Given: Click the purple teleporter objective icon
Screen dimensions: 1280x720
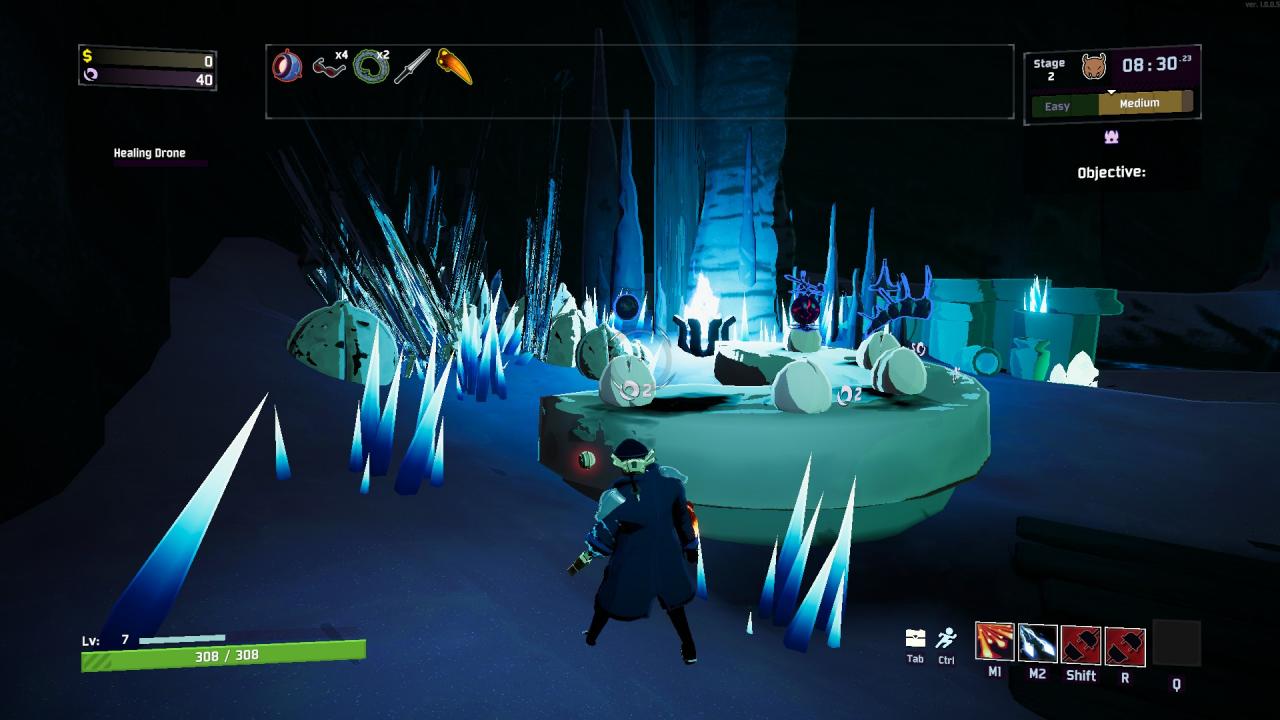Looking at the screenshot, I should point(1111,137).
